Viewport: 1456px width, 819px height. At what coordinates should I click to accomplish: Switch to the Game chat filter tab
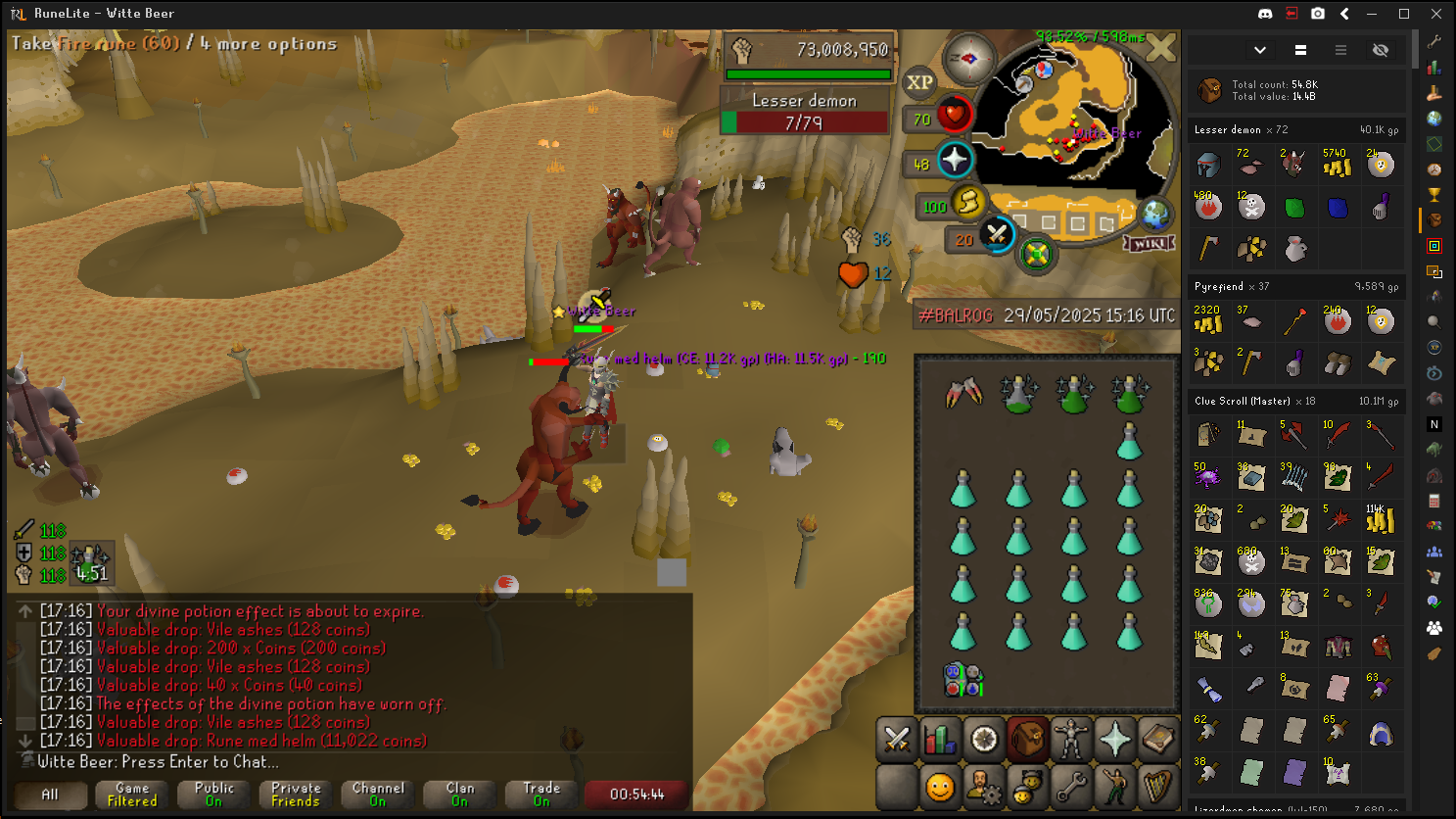[x=132, y=795]
